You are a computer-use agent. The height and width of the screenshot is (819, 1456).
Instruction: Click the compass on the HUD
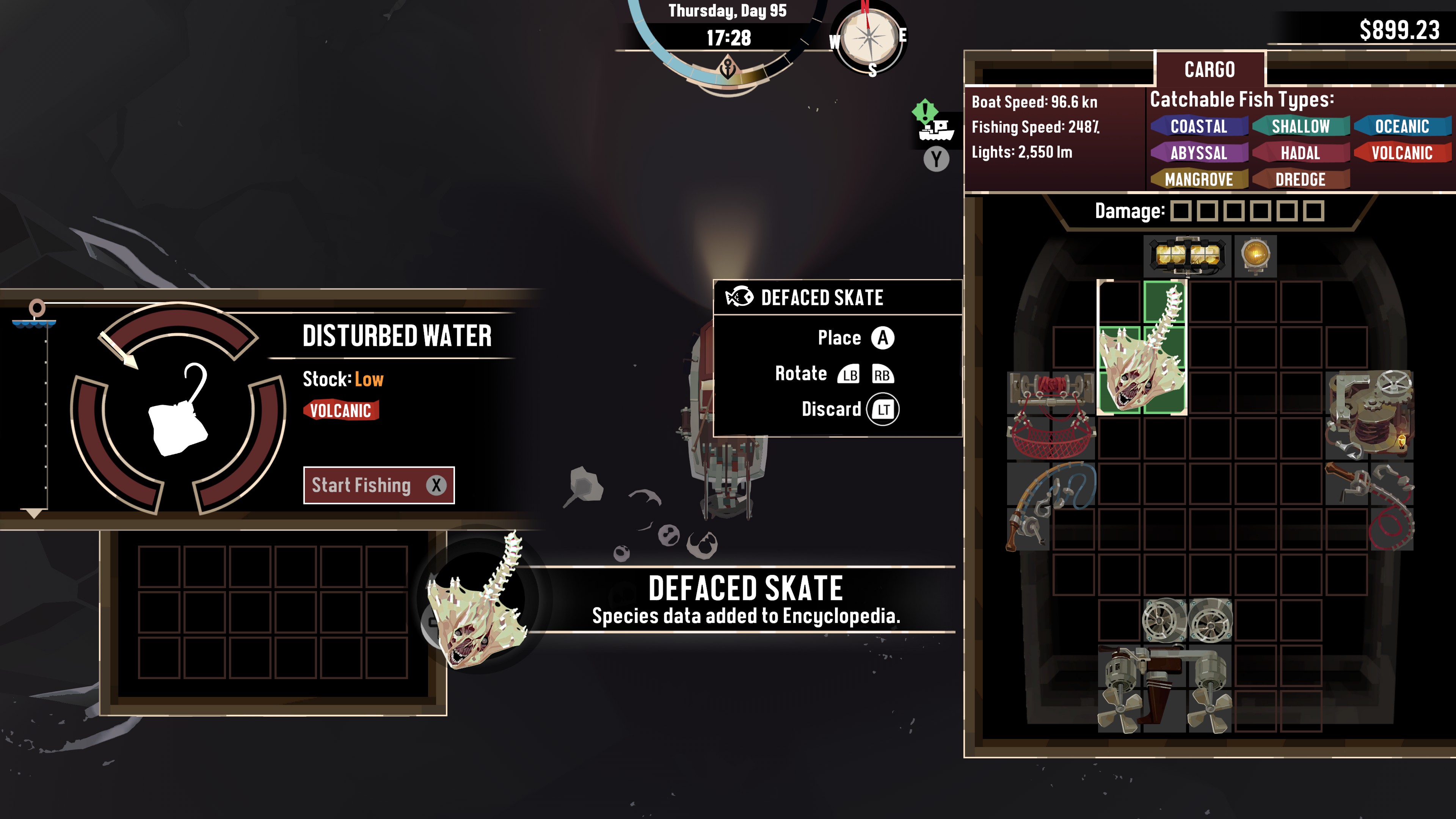pyautogui.click(x=868, y=37)
